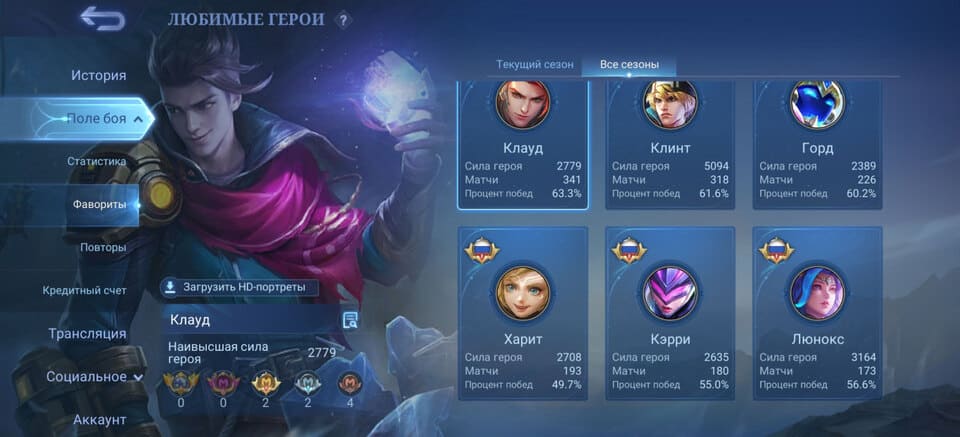
Task: Switch to the Все сезоны tab
Action: pyautogui.click(x=629, y=65)
